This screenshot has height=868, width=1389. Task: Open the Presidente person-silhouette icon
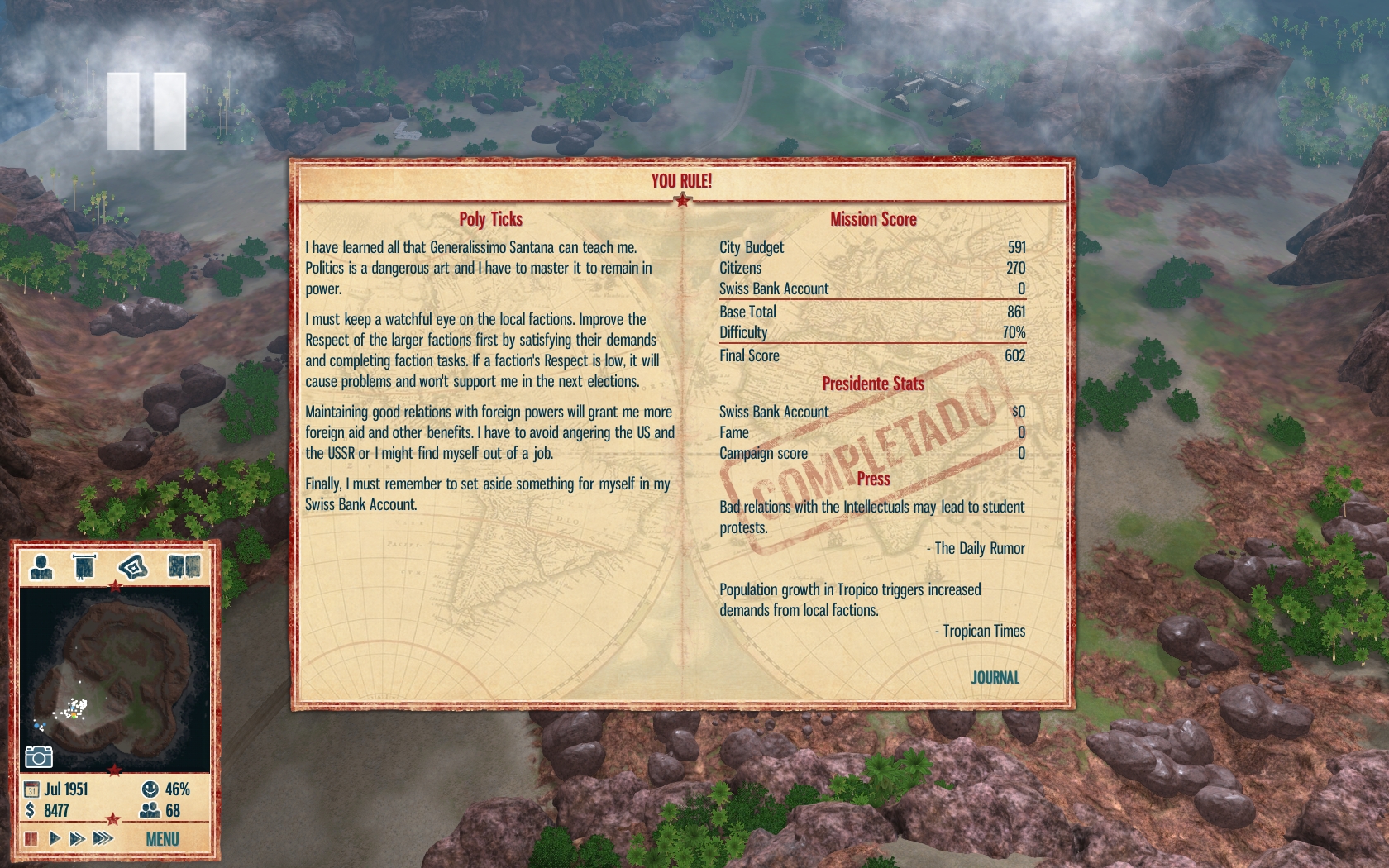click(x=41, y=567)
